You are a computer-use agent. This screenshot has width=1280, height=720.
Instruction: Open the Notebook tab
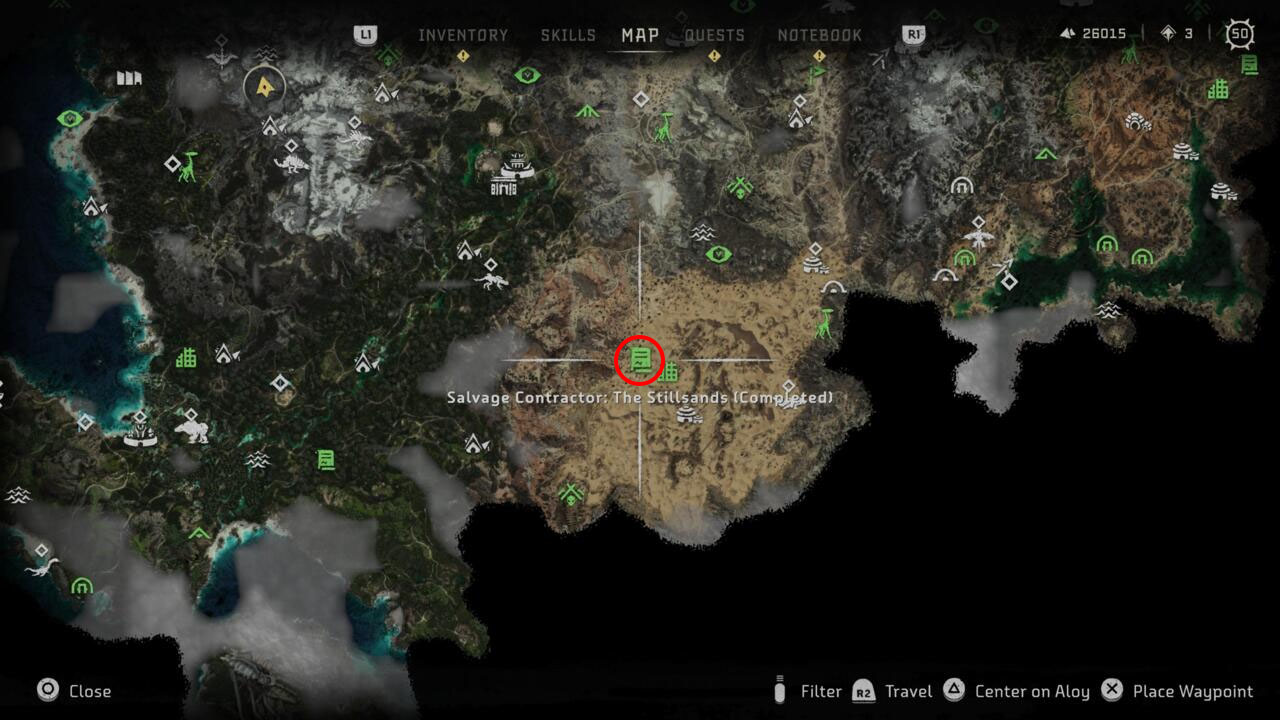pyautogui.click(x=819, y=35)
